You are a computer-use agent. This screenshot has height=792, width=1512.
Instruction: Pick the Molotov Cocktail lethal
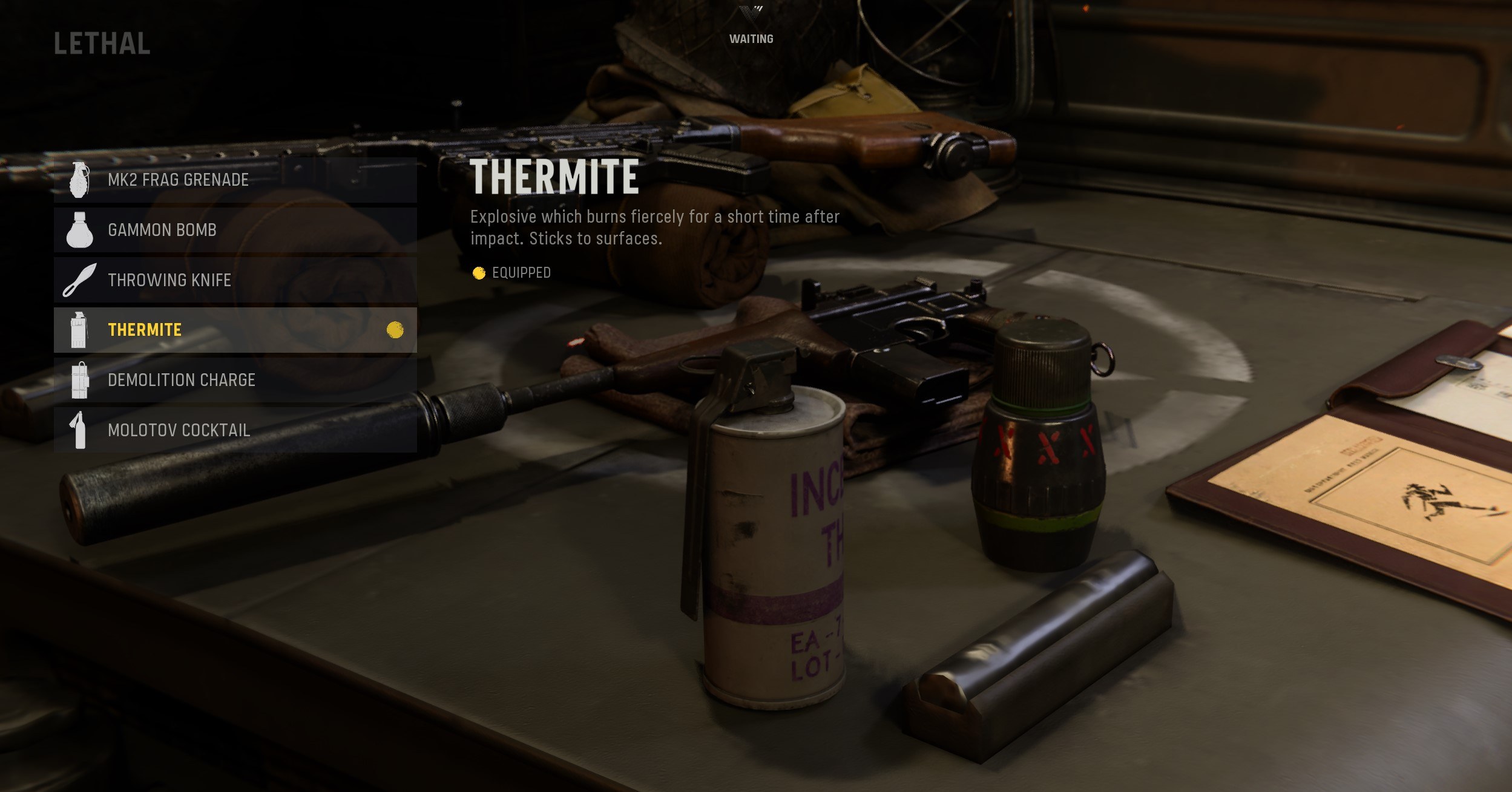click(235, 430)
